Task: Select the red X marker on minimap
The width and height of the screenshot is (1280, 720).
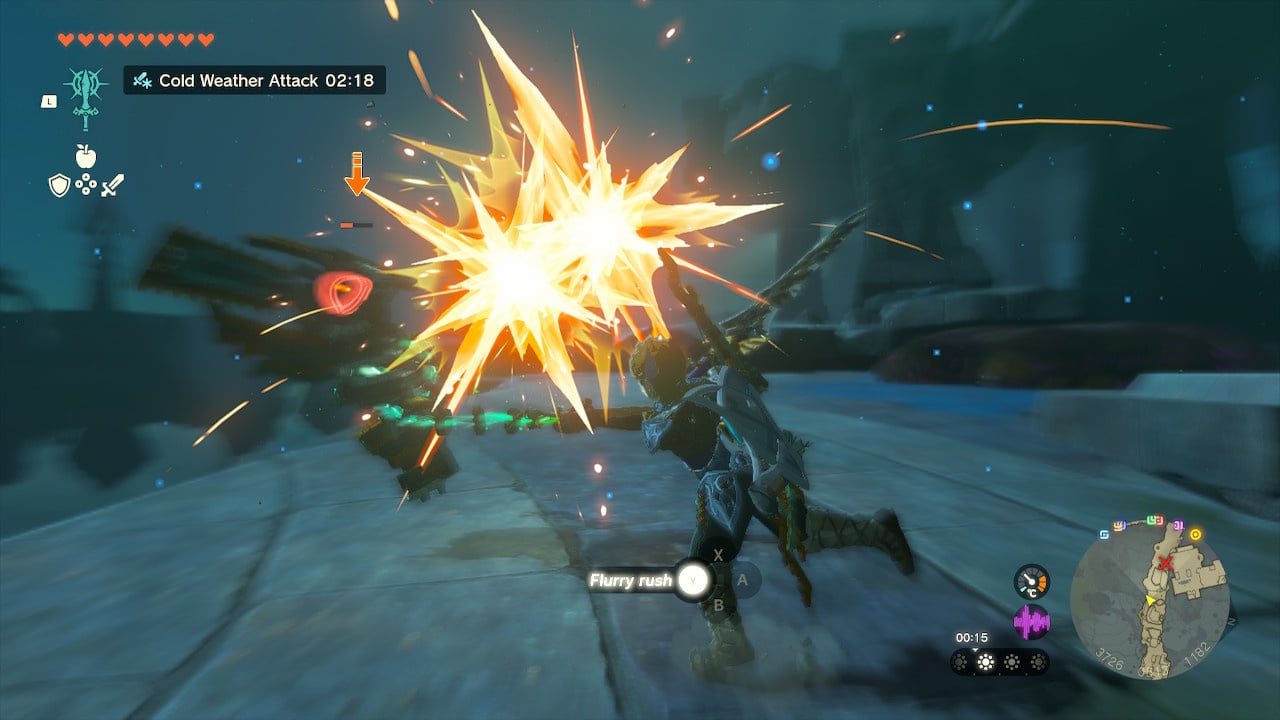Action: 1165,564
